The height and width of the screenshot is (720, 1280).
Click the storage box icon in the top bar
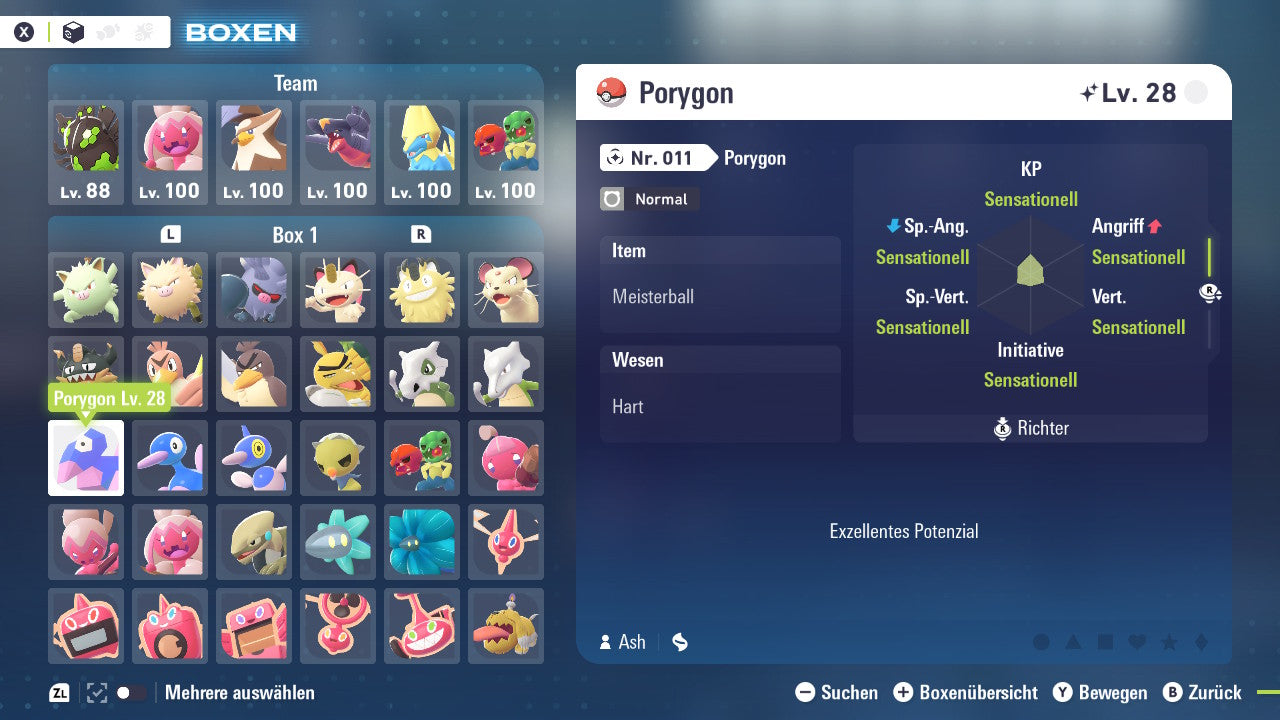[72, 31]
